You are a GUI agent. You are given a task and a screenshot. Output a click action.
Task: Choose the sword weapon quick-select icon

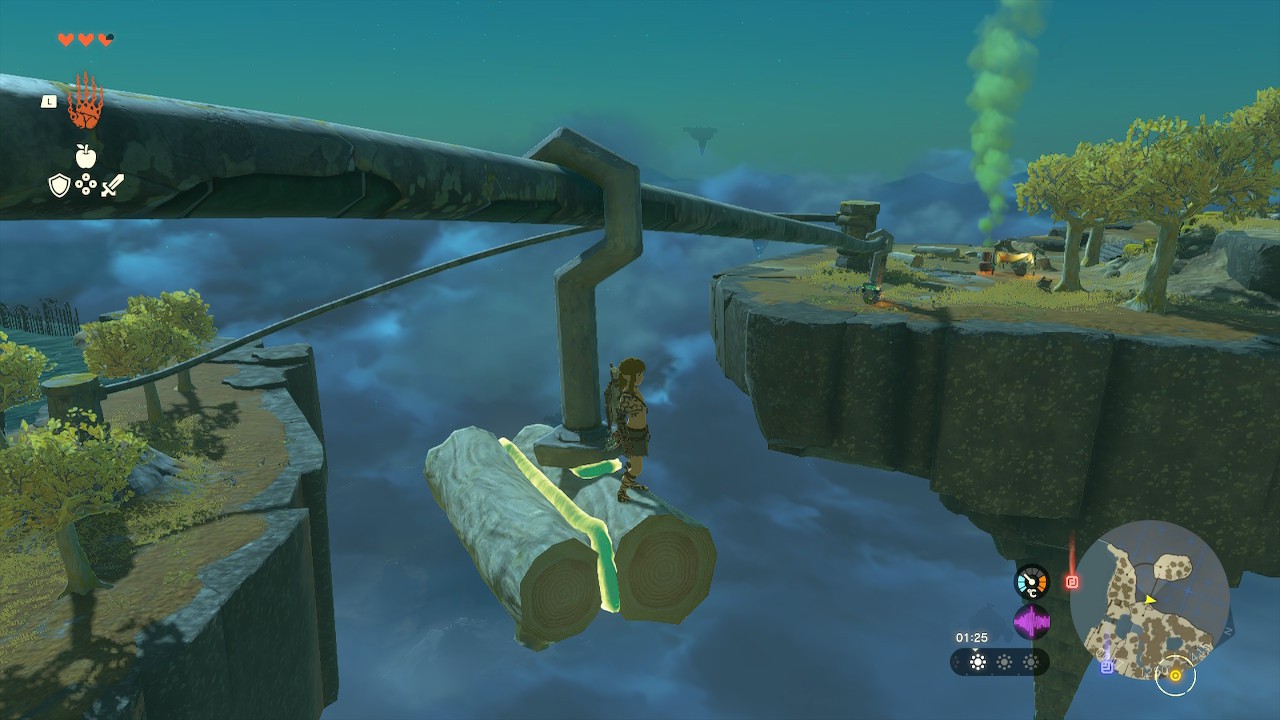tap(112, 185)
